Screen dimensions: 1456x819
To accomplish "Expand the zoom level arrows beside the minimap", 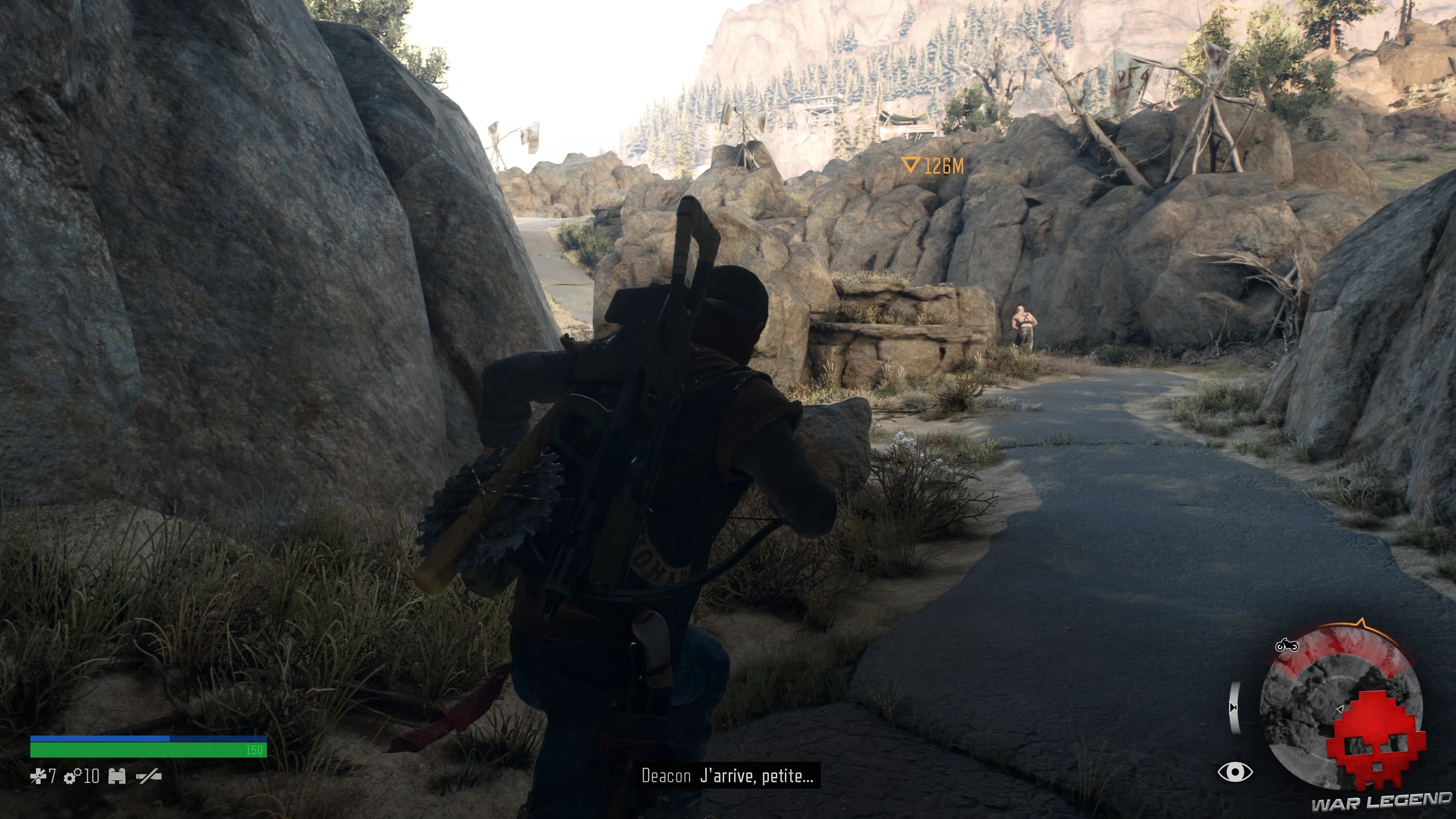I will 1234,708.
